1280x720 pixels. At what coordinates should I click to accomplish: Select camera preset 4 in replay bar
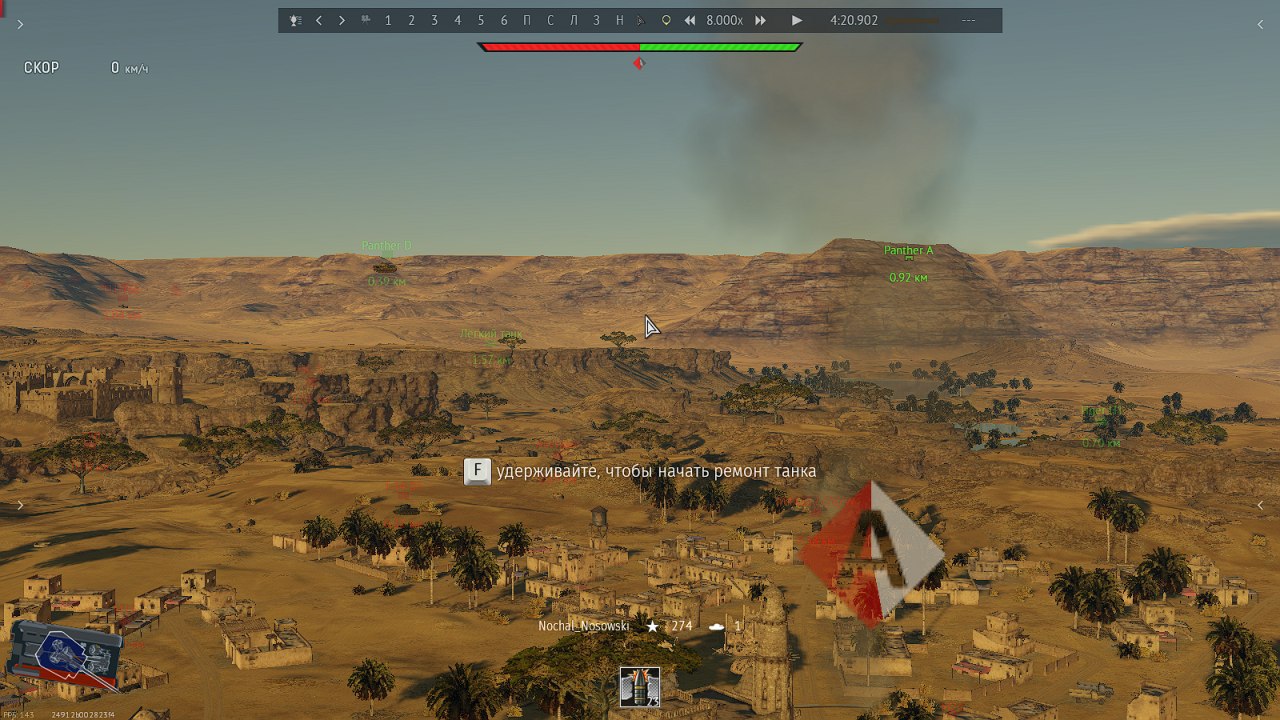point(458,20)
